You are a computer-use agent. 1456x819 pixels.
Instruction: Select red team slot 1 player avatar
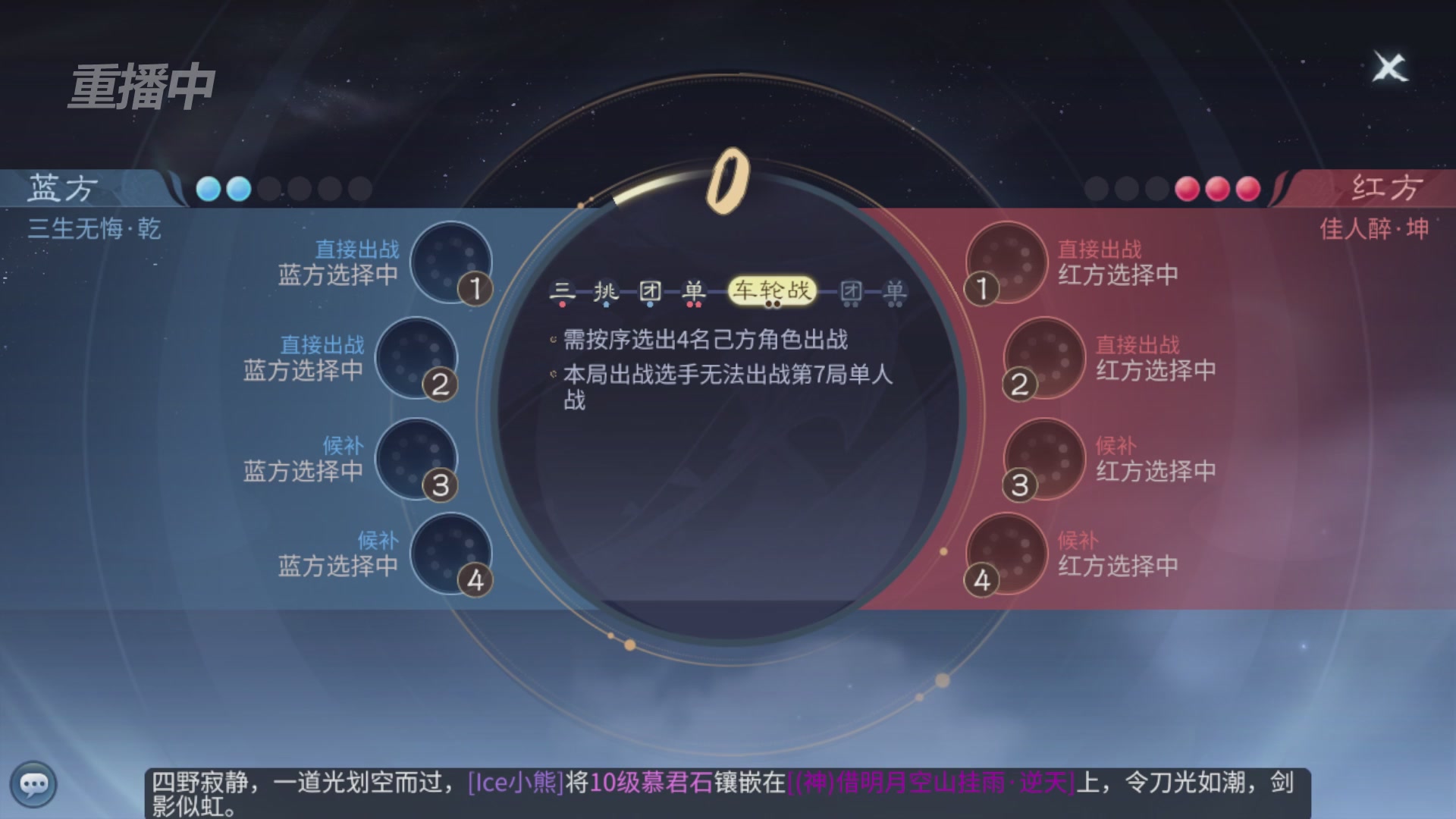(x=1007, y=262)
